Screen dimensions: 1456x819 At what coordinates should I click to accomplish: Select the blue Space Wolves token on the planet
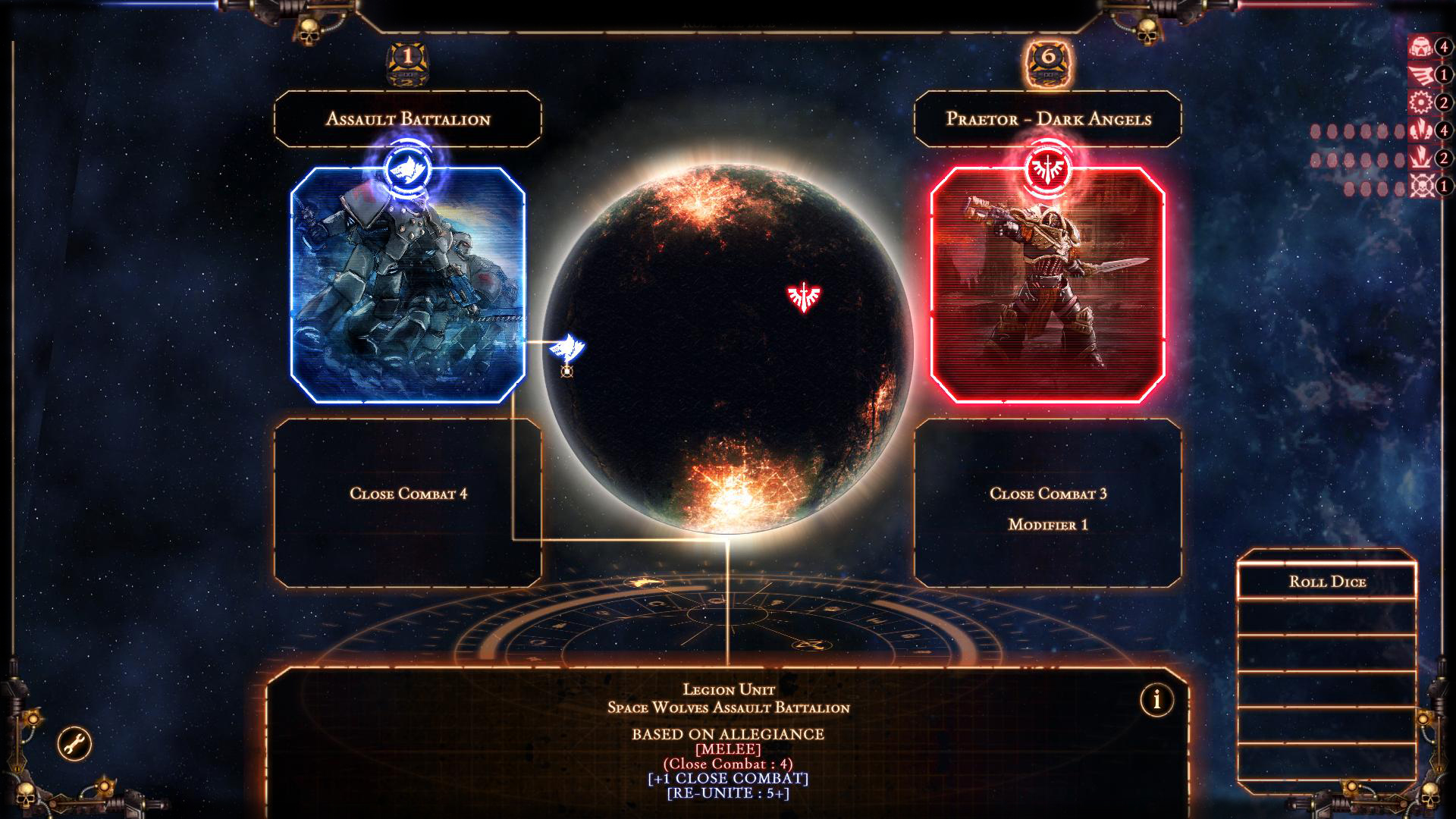click(x=567, y=347)
